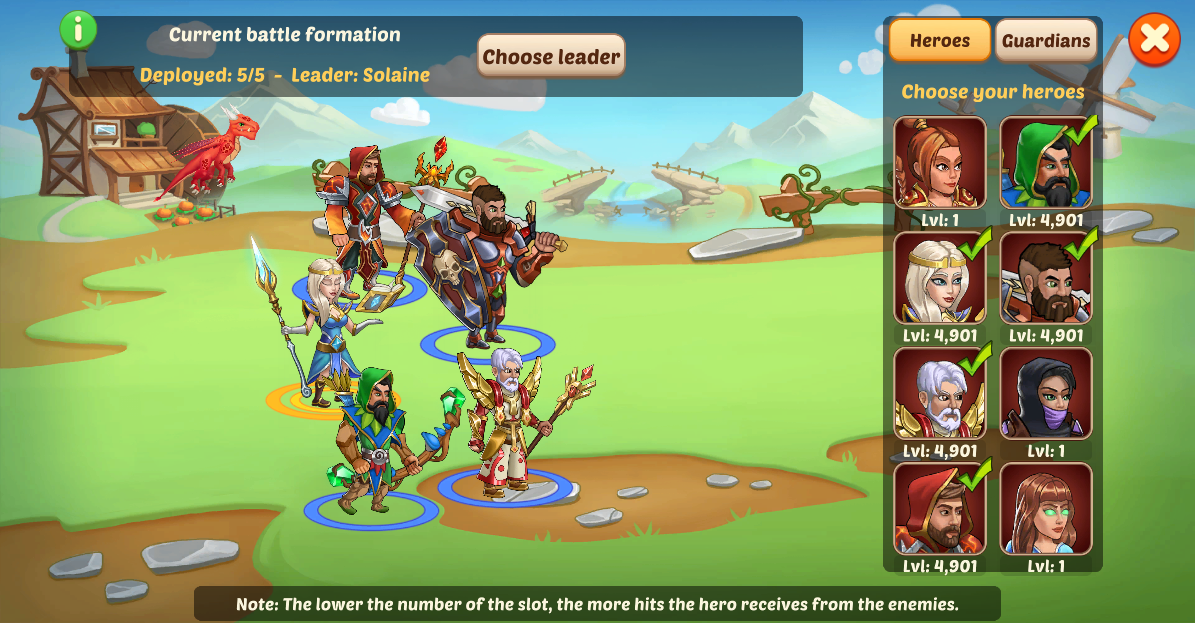Open the Choose leader dialog
The width and height of the screenshot is (1195, 623).
(x=551, y=56)
